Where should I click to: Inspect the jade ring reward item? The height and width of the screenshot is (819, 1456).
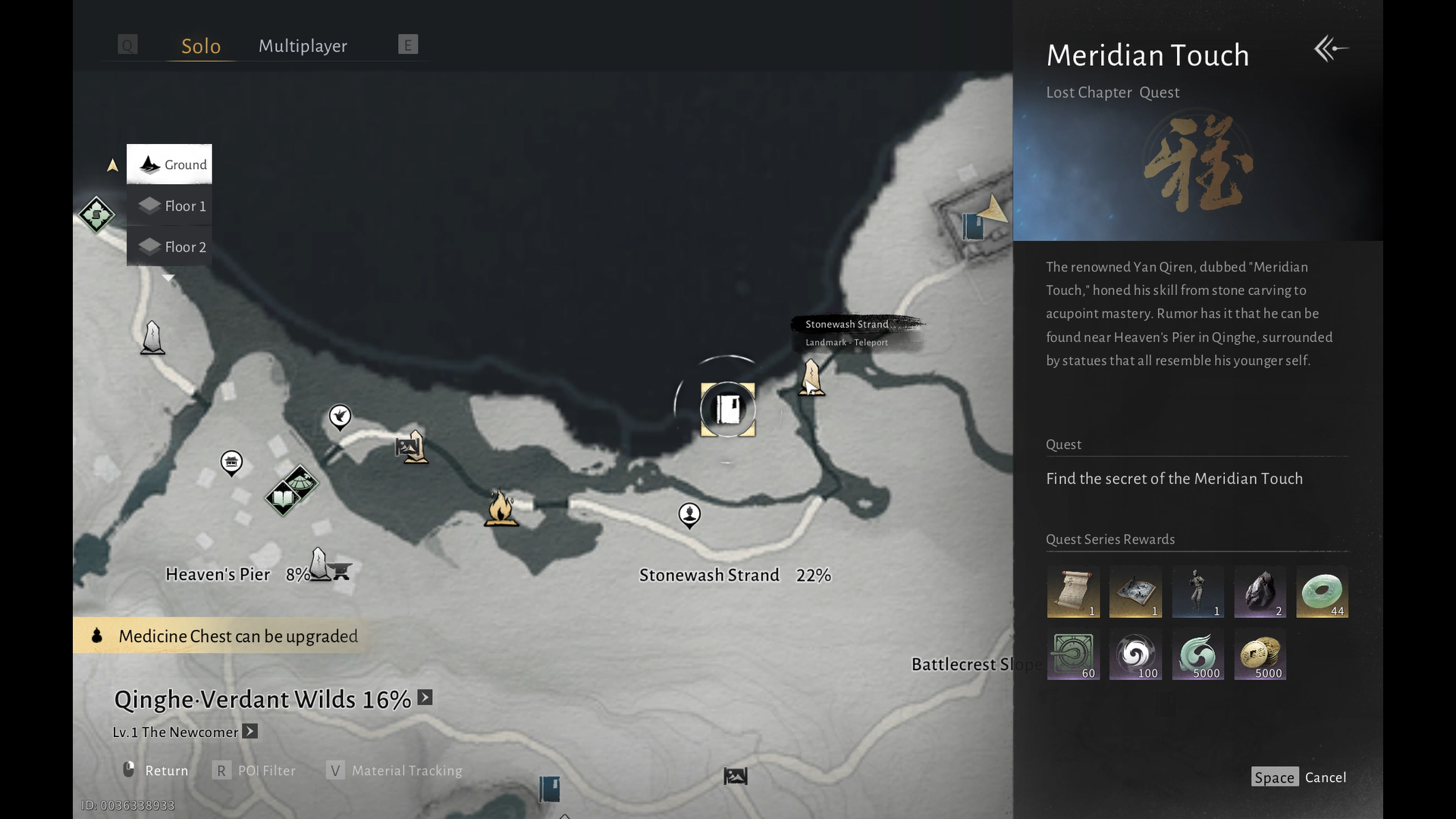click(x=1322, y=591)
